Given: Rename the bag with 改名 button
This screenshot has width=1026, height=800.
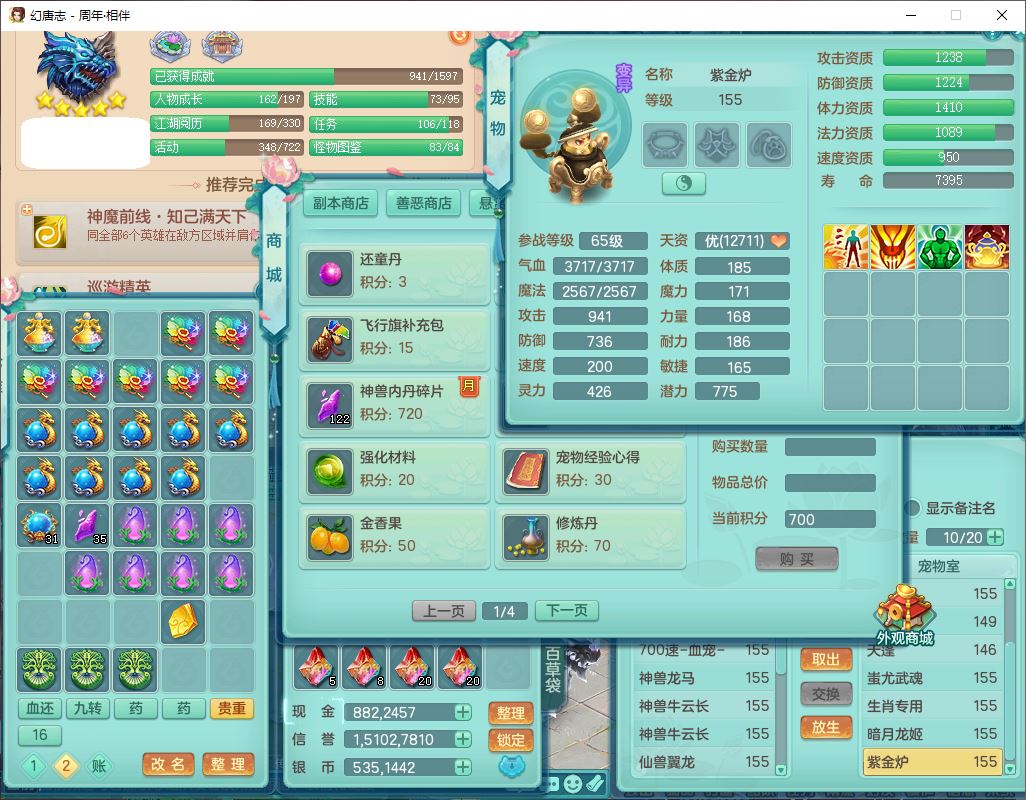Looking at the screenshot, I should 168,764.
